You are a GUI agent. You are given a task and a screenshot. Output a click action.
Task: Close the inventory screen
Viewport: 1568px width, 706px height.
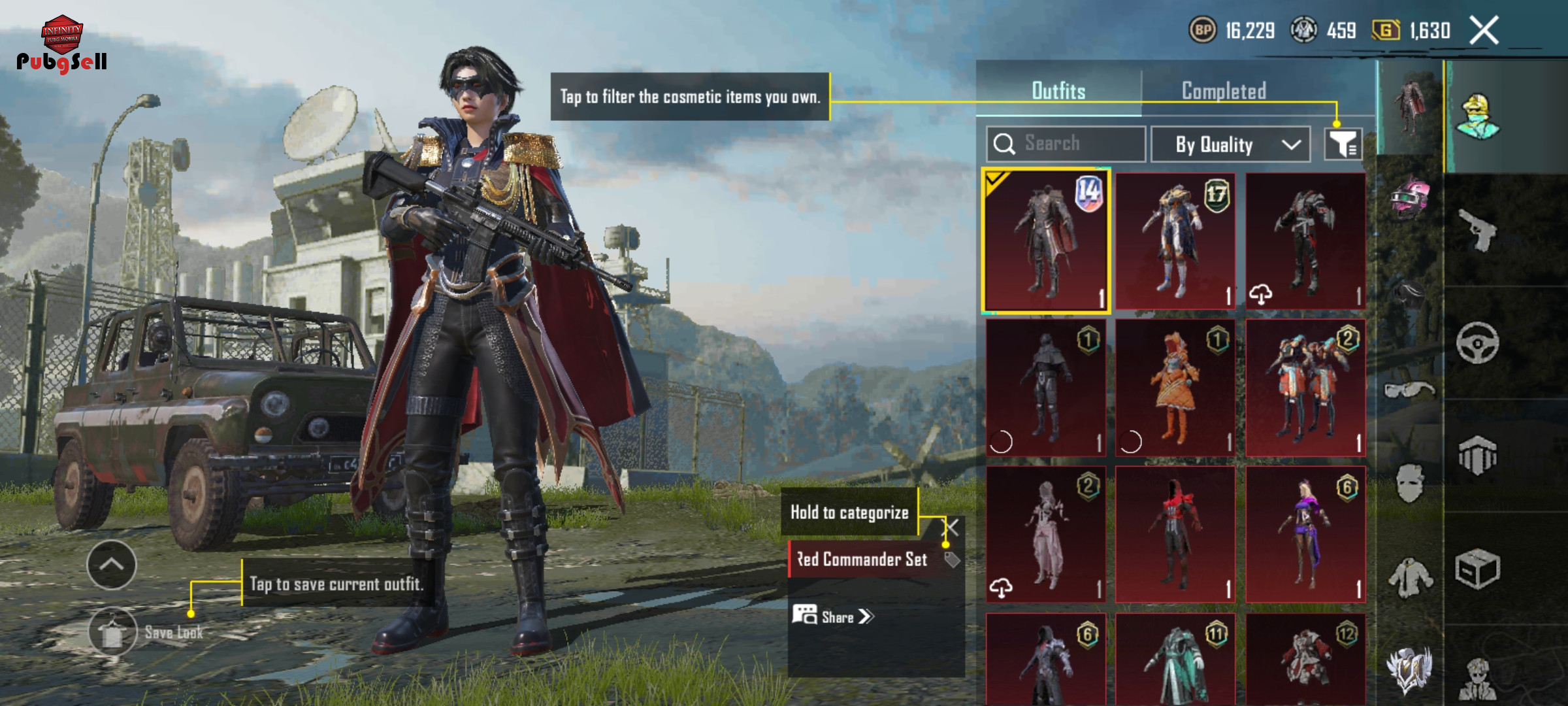pyautogui.click(x=1484, y=30)
